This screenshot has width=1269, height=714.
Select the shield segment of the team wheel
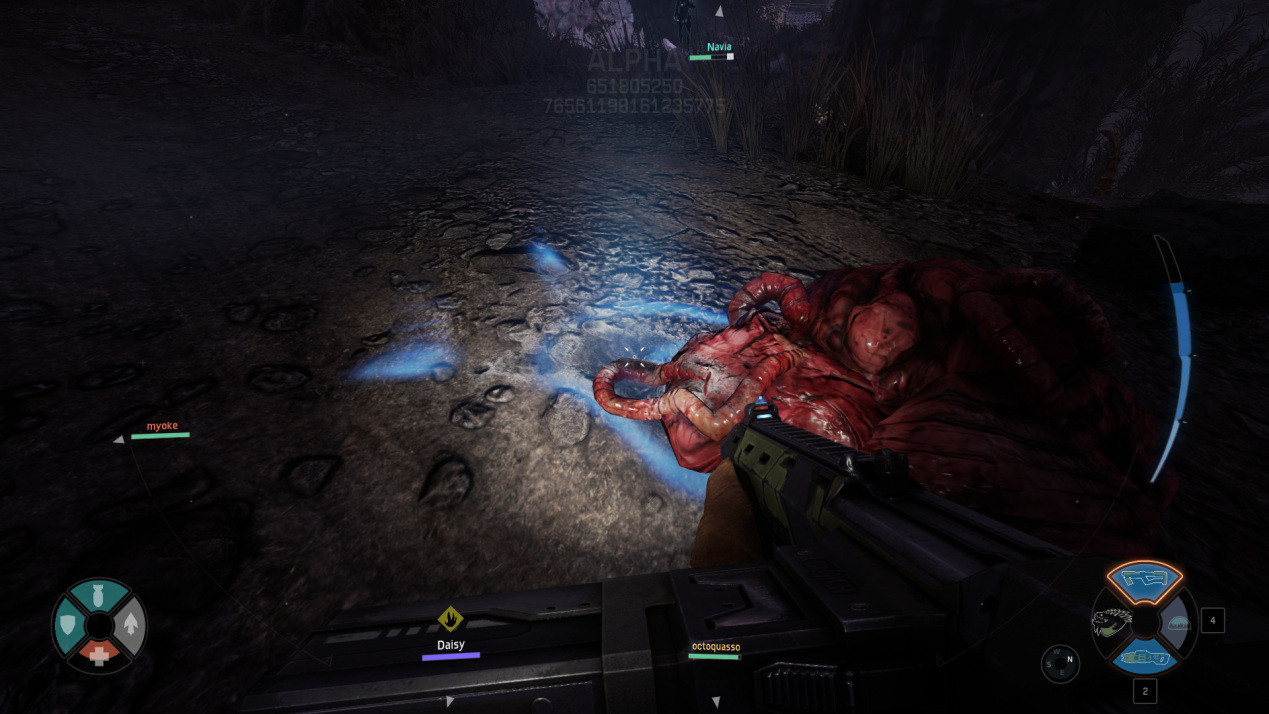pos(68,624)
